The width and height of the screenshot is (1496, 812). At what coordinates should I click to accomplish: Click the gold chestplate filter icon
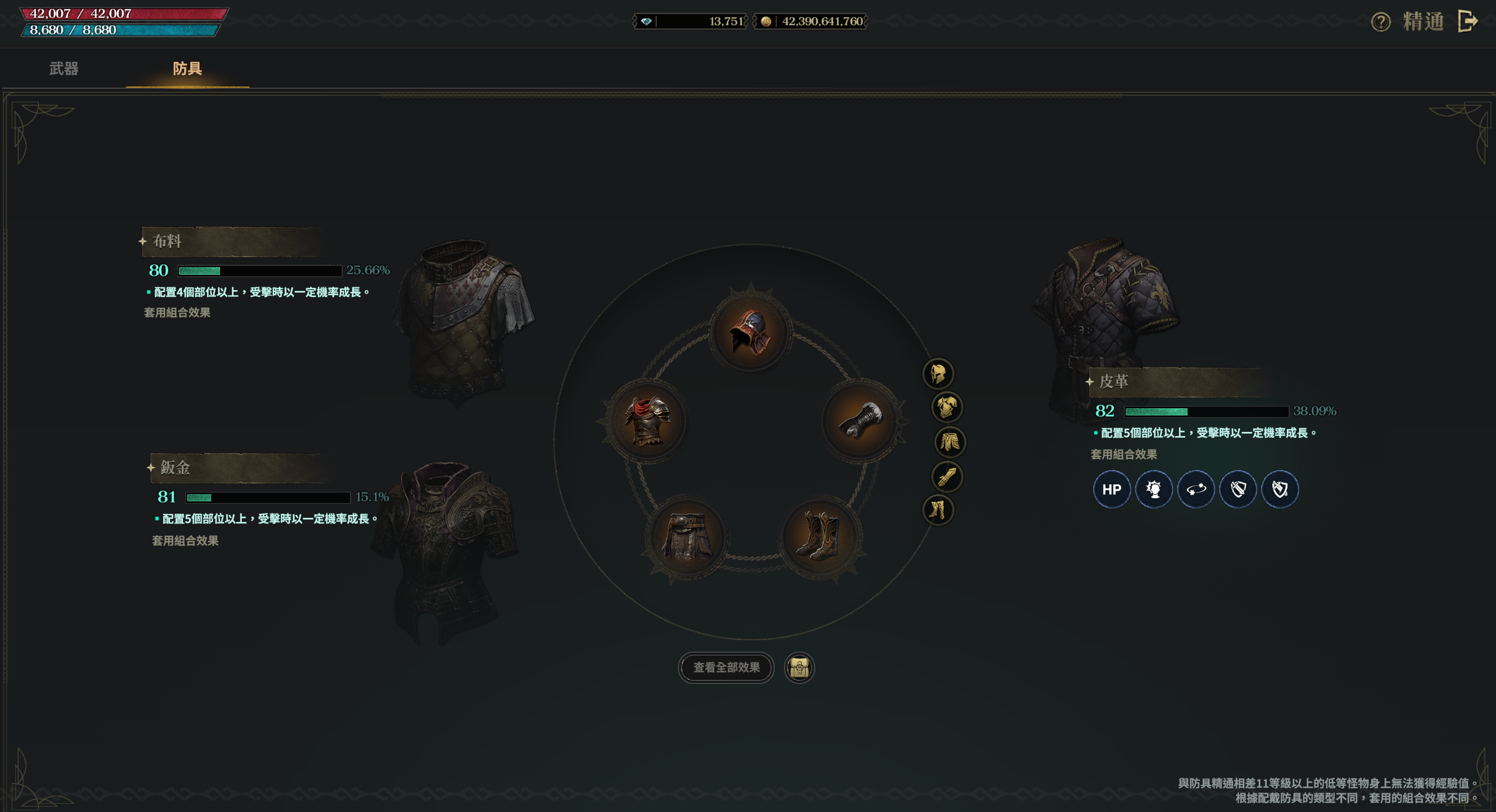[x=947, y=407]
